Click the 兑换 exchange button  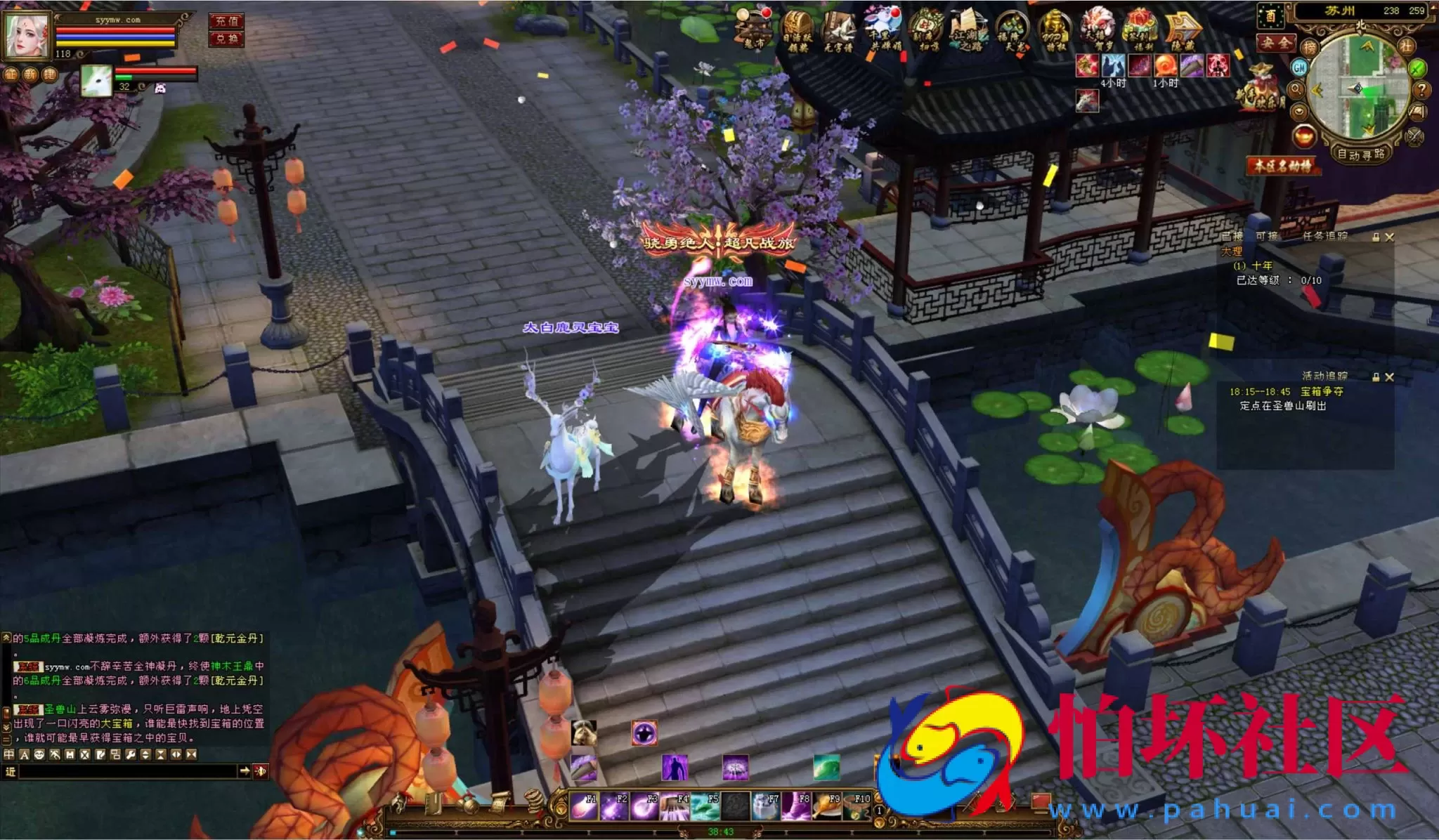(226, 39)
